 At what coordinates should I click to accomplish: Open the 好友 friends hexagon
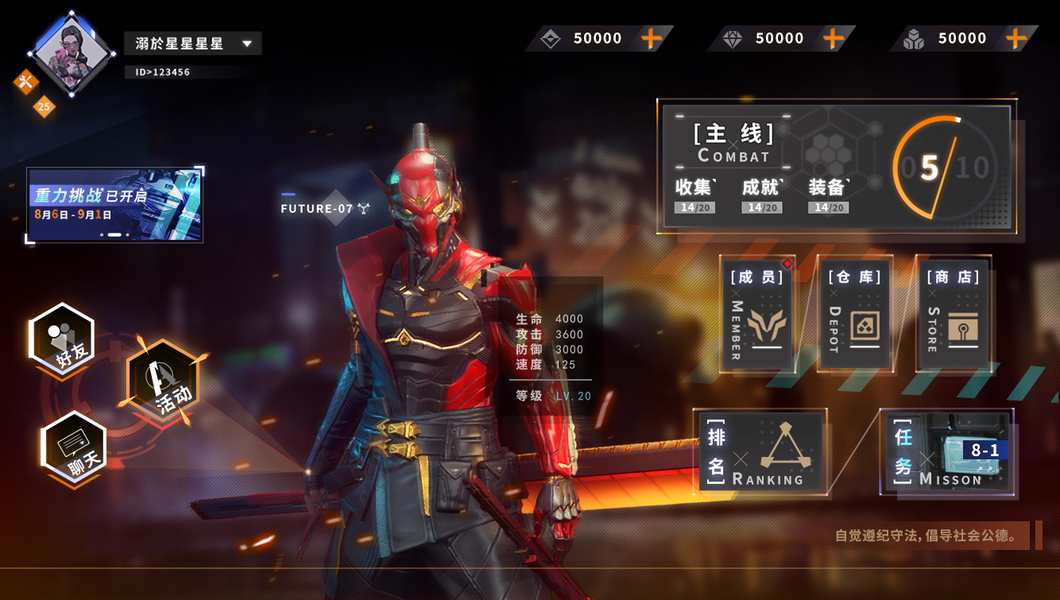point(62,339)
